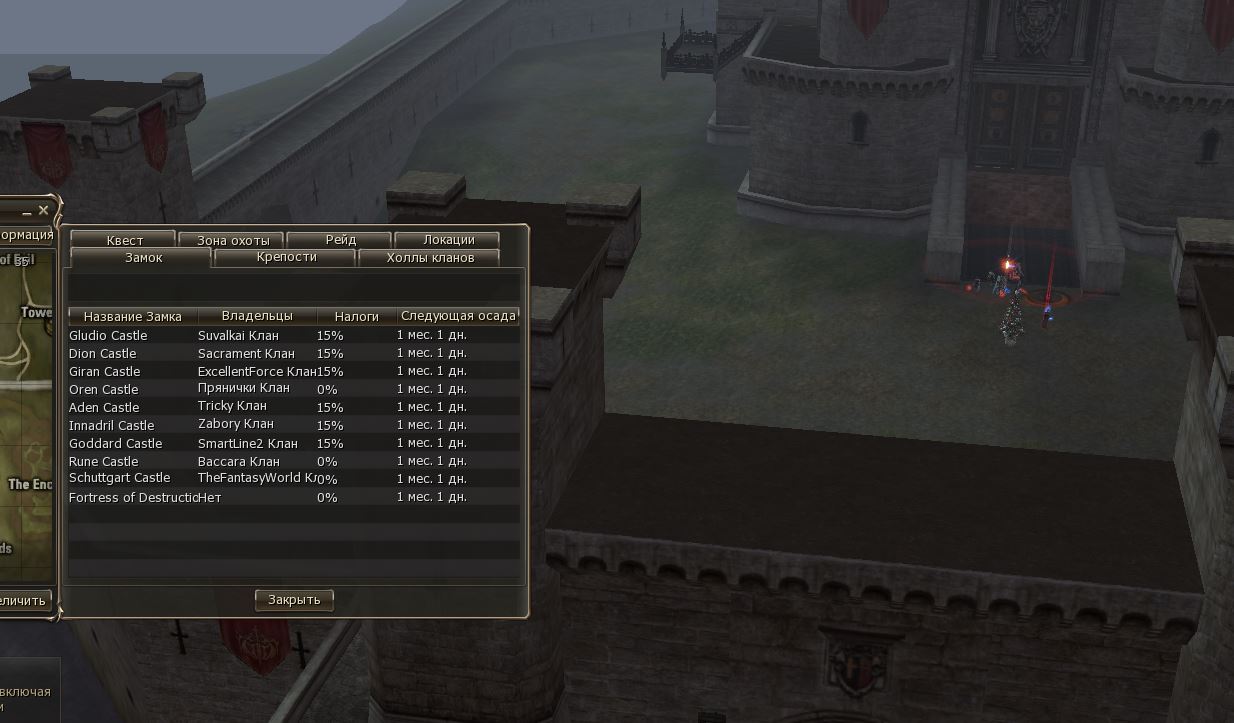The height and width of the screenshot is (723, 1234).
Task: Switch to the Квест tab
Action: click(x=124, y=240)
